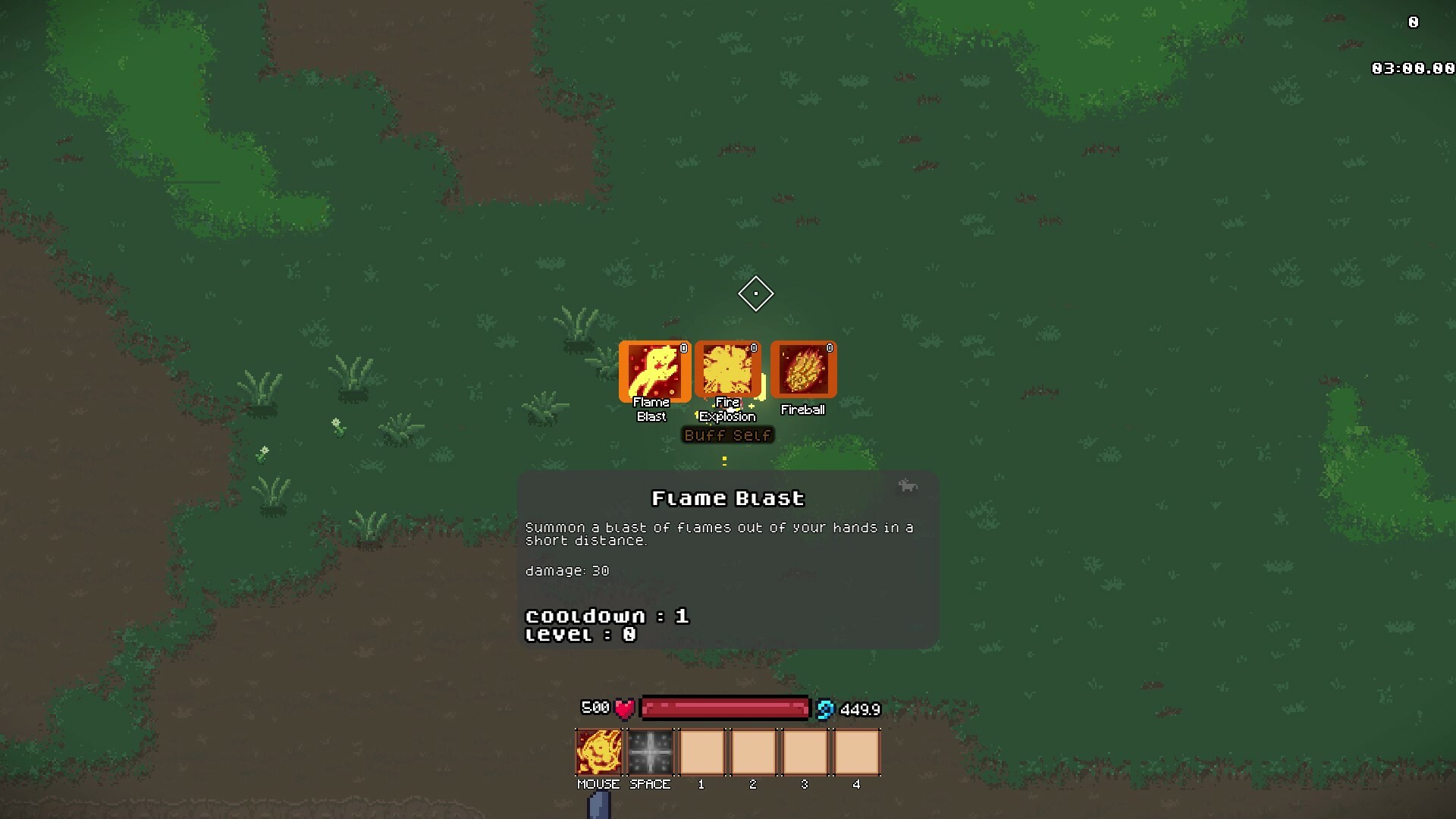Expand empty hotbar slot 2
1456x819 pixels.
[x=753, y=752]
